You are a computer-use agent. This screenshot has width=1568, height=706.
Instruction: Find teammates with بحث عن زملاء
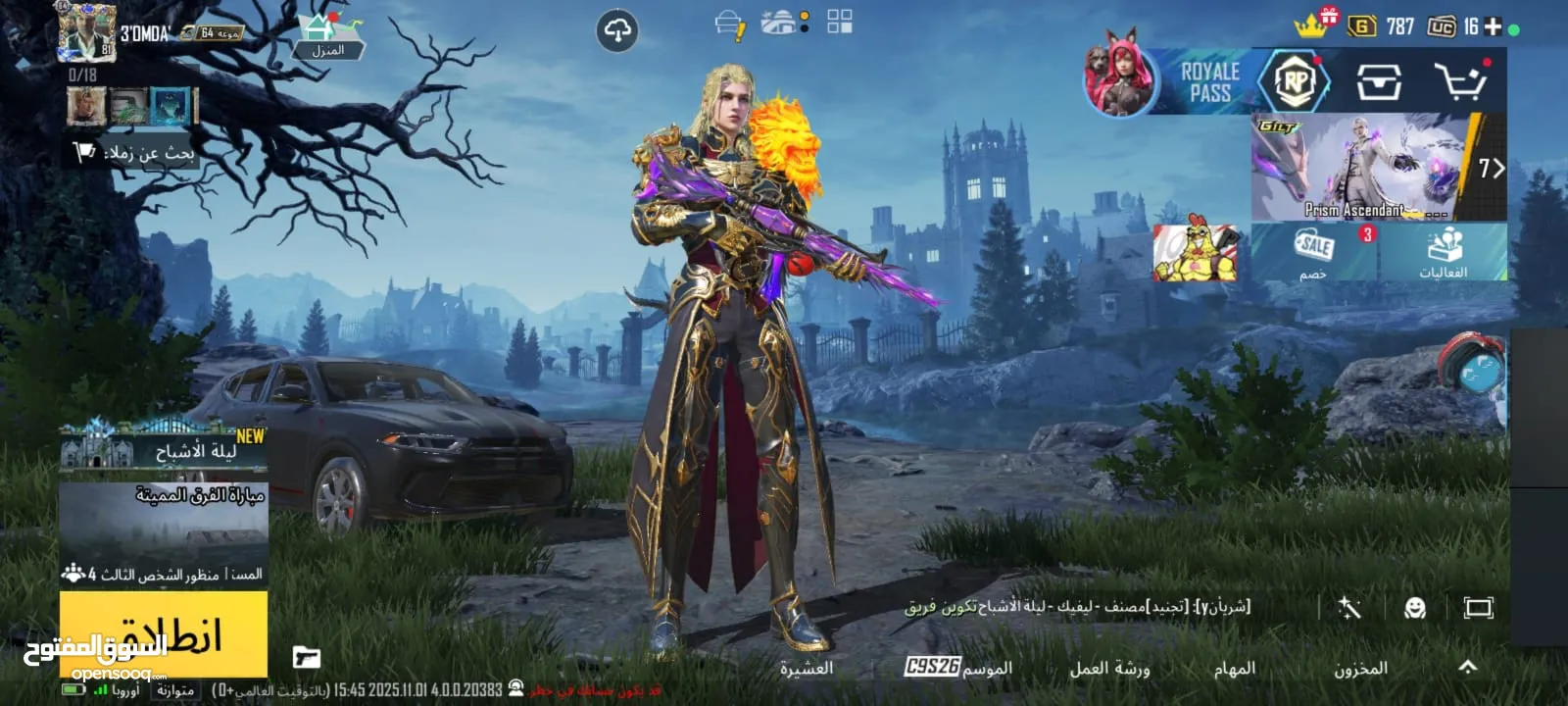(x=135, y=152)
